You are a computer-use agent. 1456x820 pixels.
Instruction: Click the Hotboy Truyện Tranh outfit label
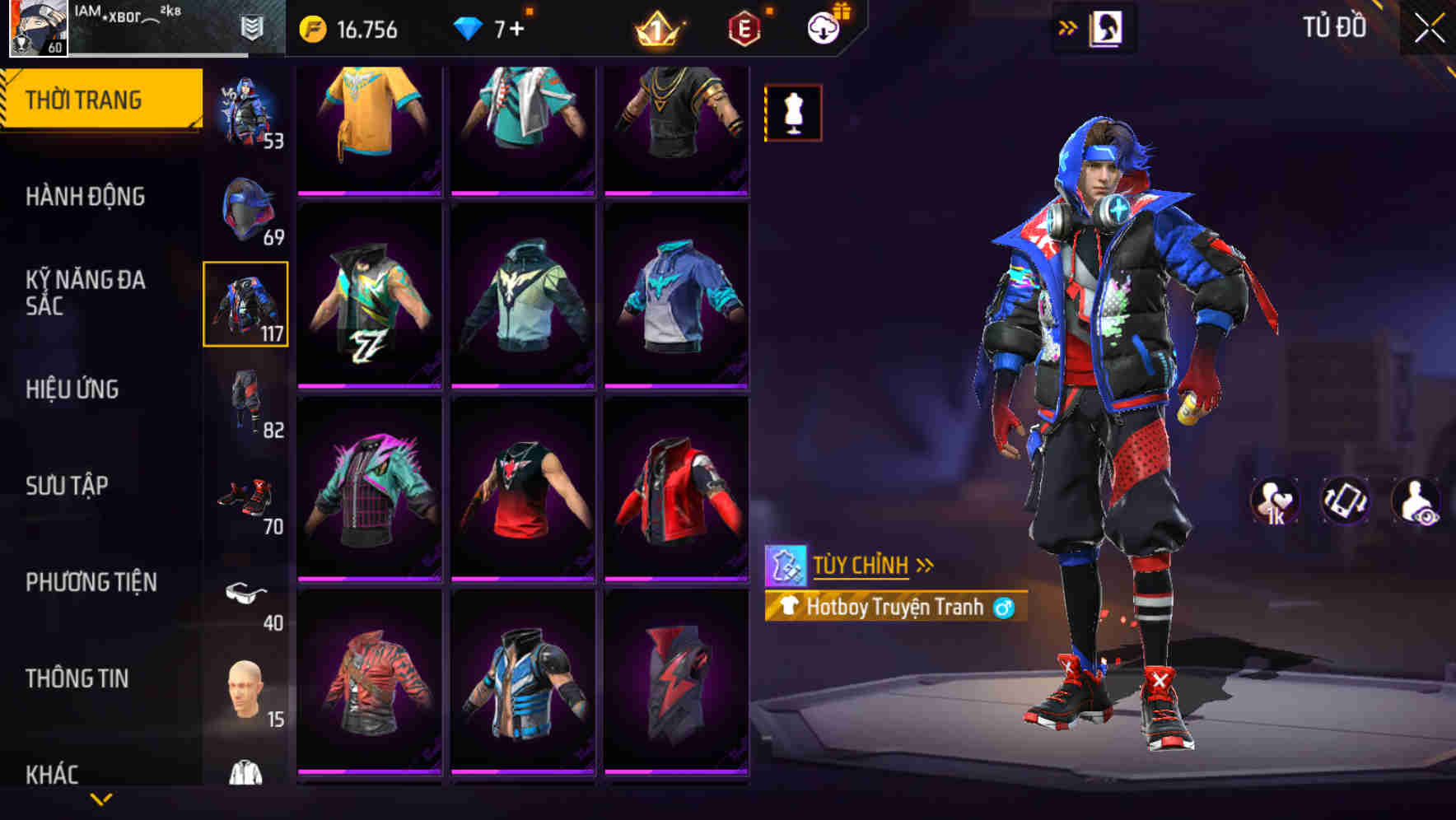click(894, 606)
